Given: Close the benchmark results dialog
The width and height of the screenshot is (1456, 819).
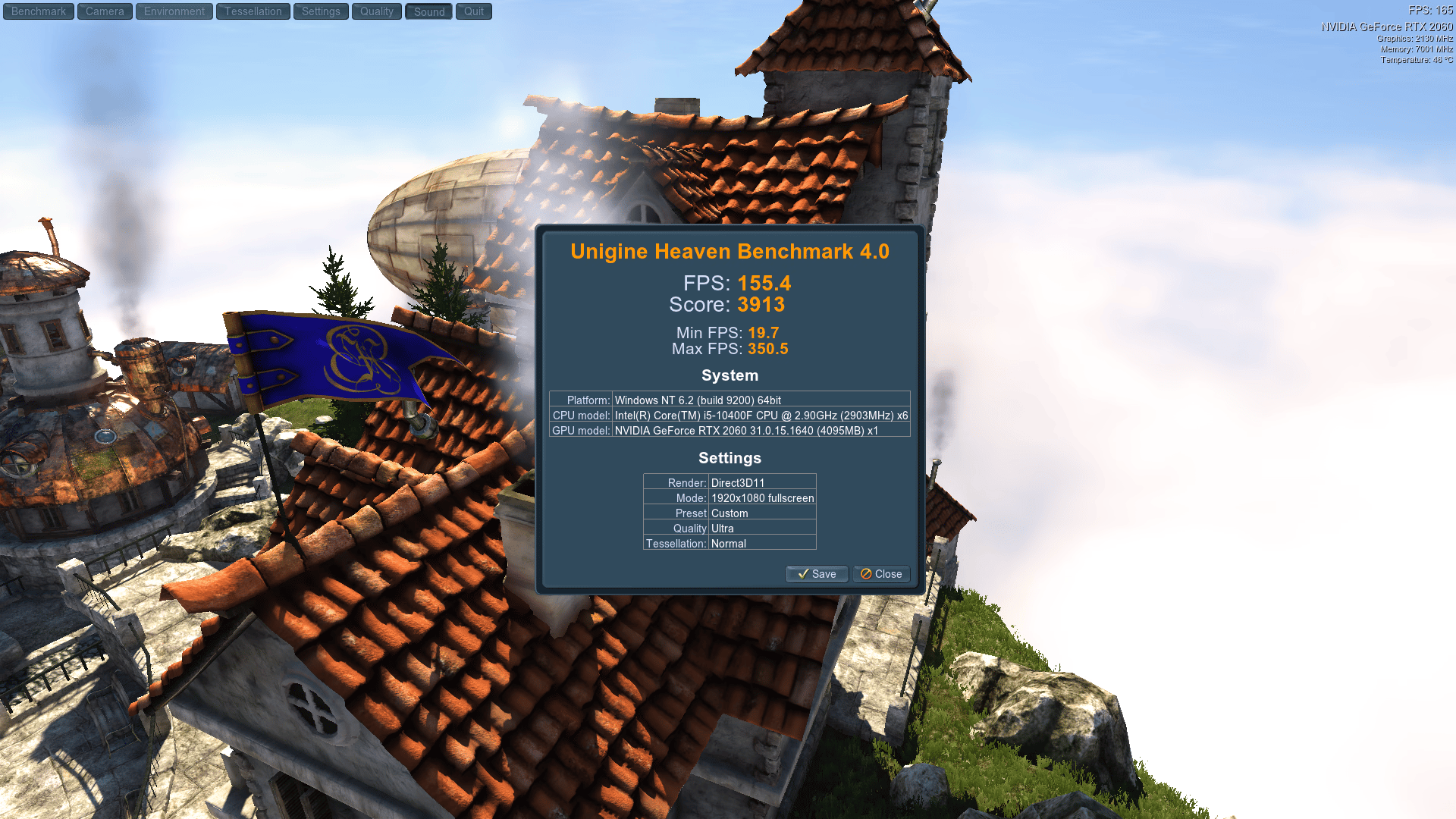Looking at the screenshot, I should [x=881, y=574].
